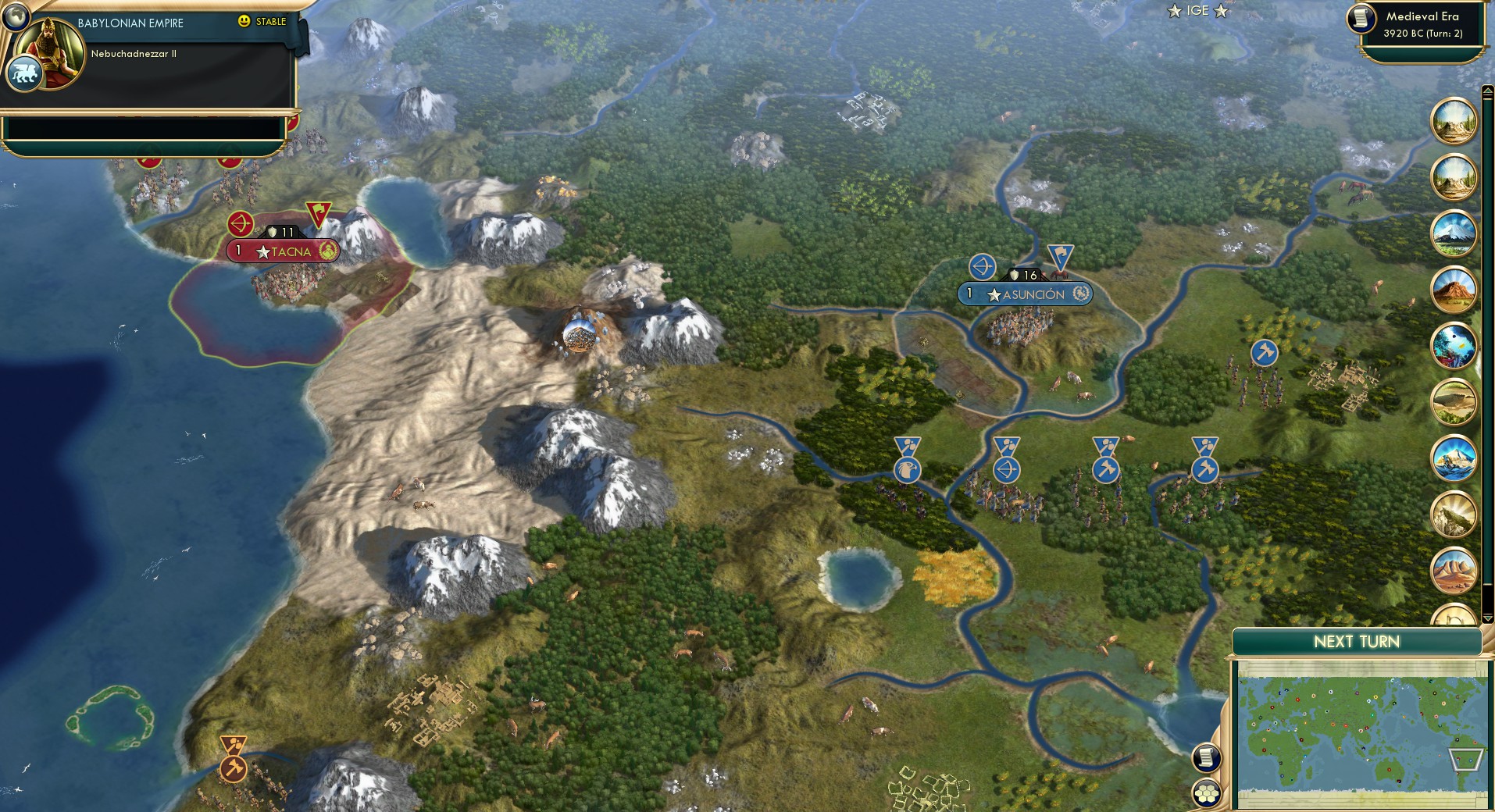Click the Babylonian winged lion emblem
The height and width of the screenshot is (812, 1495).
pos(26,73)
